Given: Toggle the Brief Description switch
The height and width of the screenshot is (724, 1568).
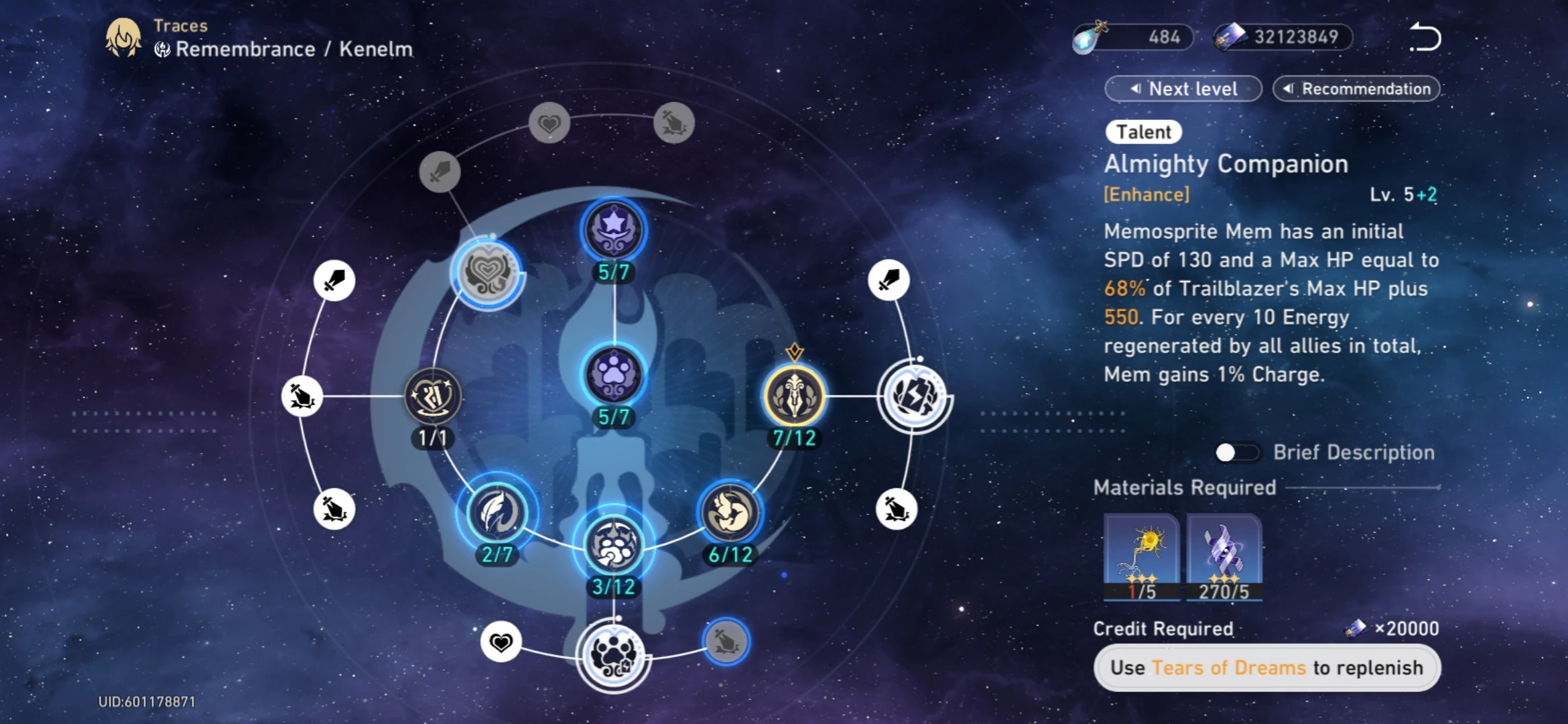Looking at the screenshot, I should pyautogui.click(x=1237, y=452).
